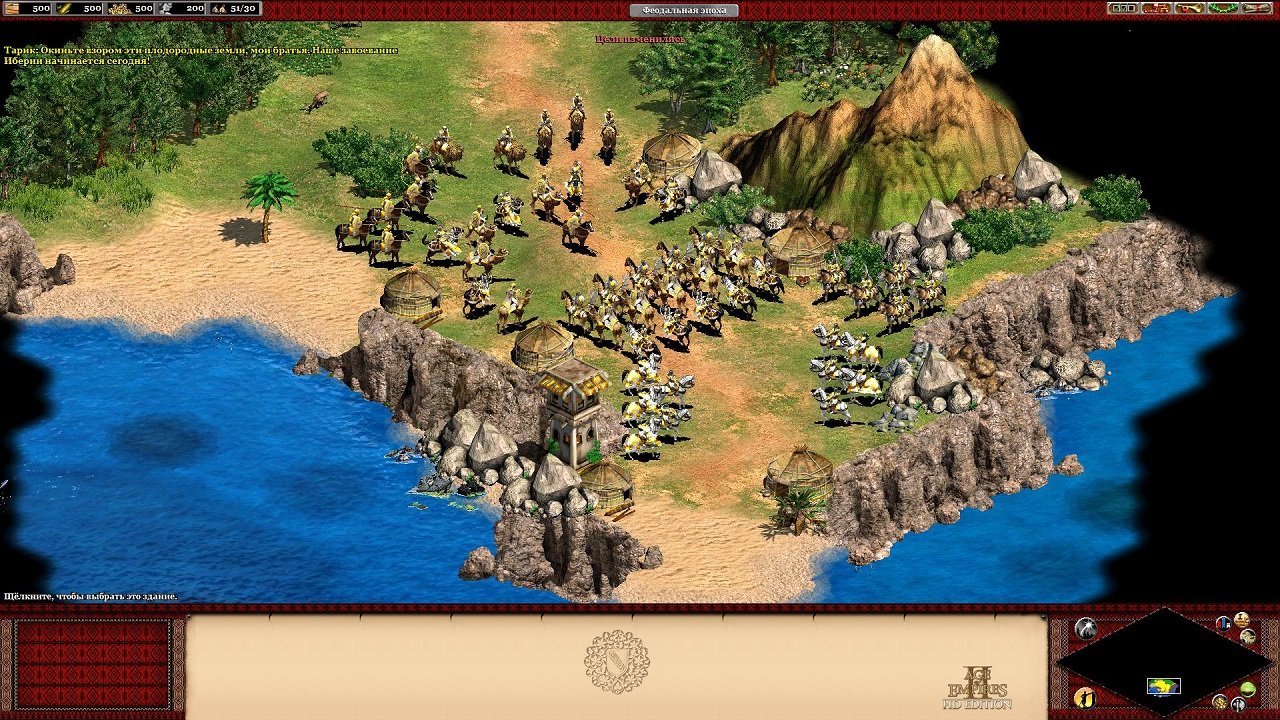Open Diplomacy using the green wreath icon

click(x=1223, y=8)
